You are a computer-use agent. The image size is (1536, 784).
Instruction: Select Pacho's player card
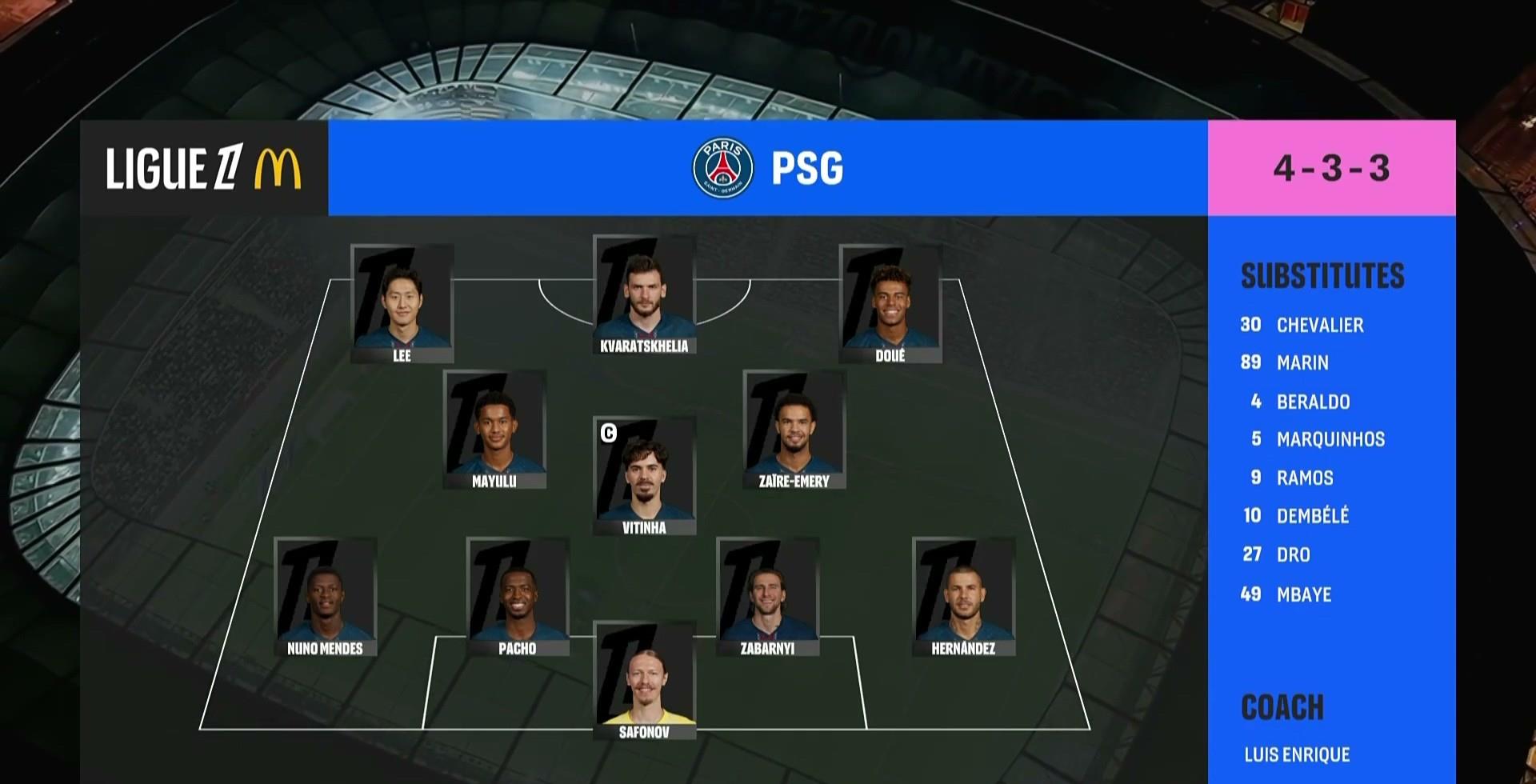point(518,597)
